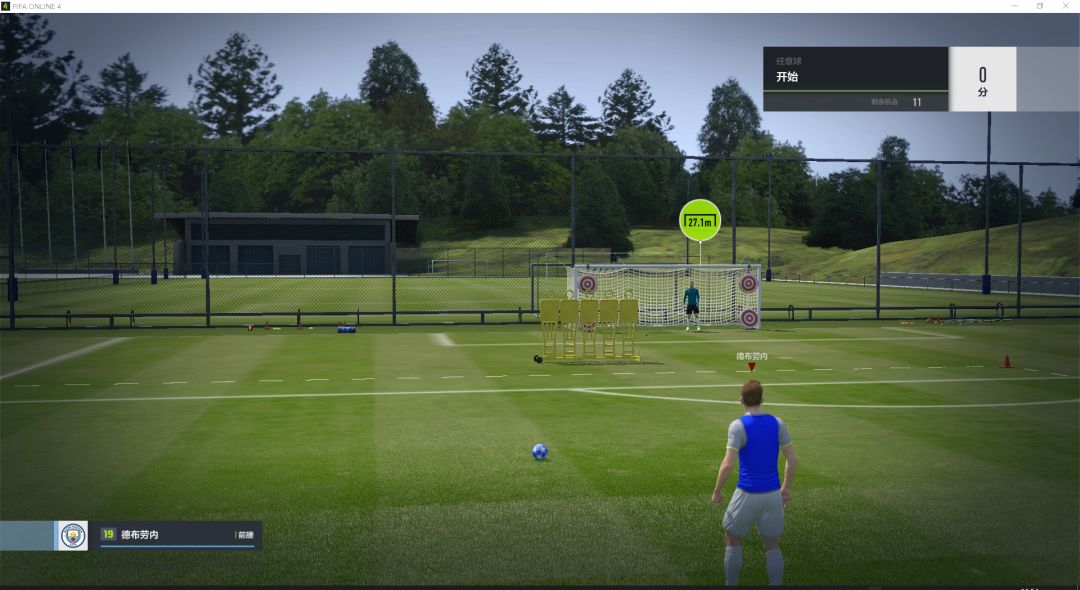
Task: Minimize the game window
Action: [1013, 6]
